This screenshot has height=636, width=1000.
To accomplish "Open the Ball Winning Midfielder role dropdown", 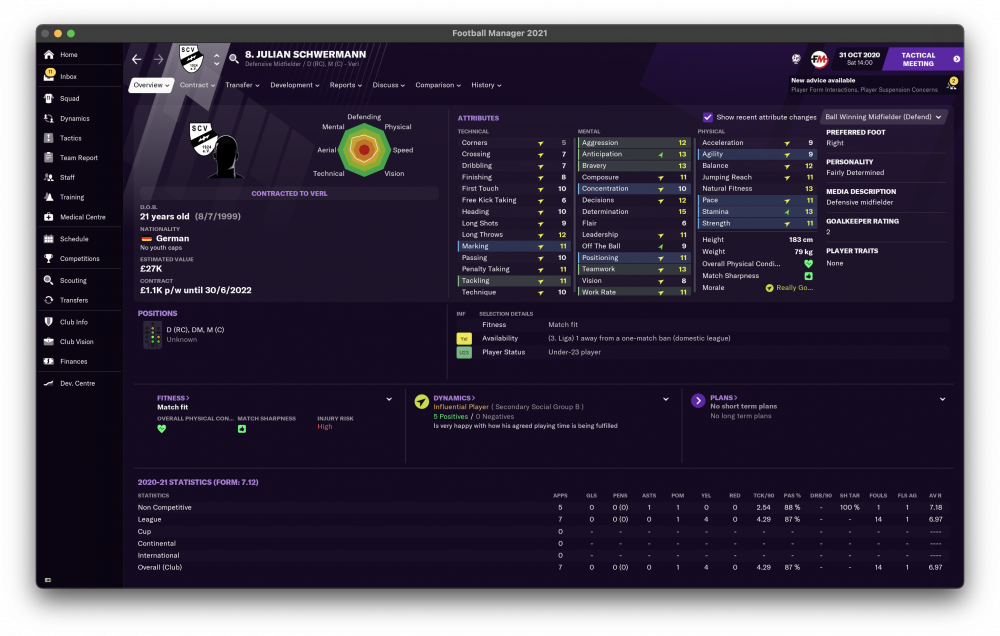I will click(x=884, y=117).
